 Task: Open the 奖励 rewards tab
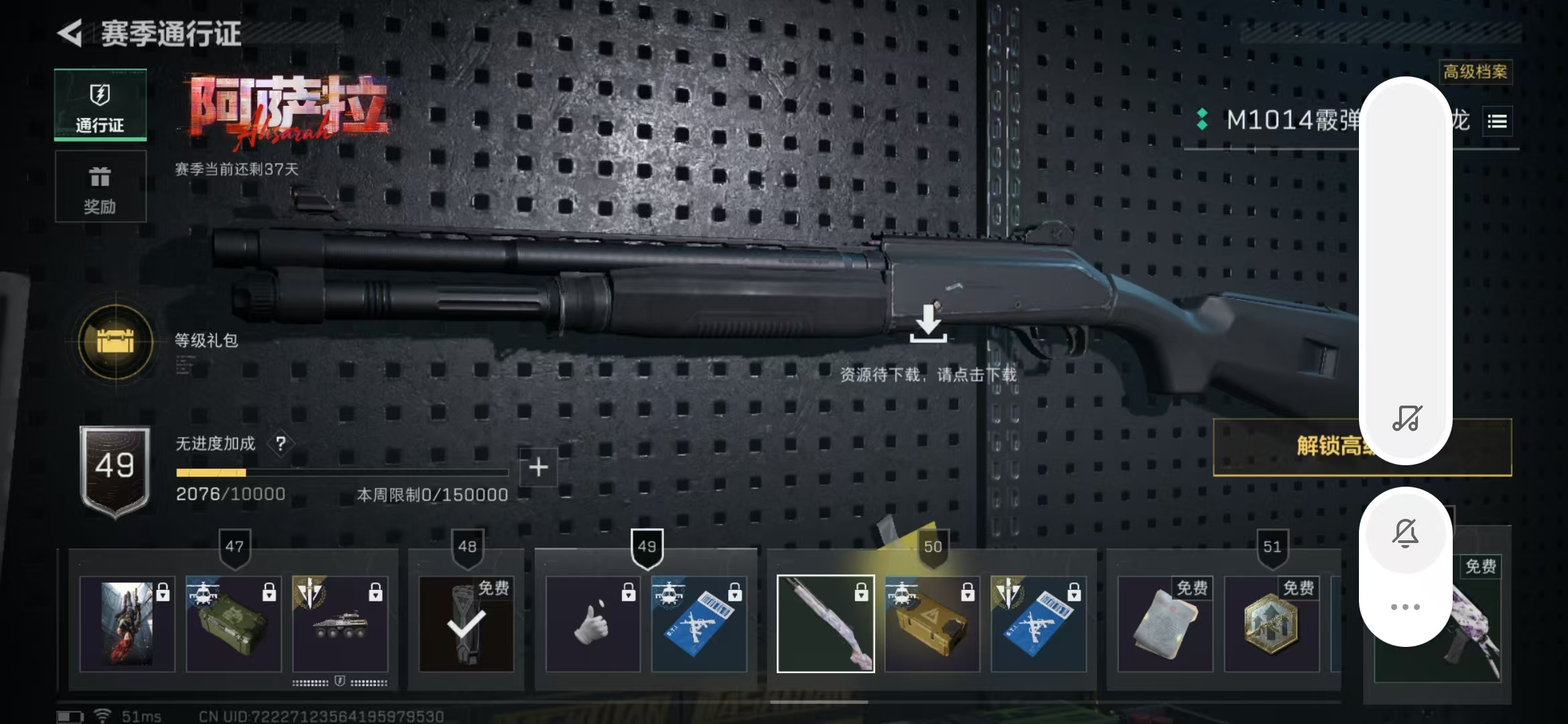101,187
